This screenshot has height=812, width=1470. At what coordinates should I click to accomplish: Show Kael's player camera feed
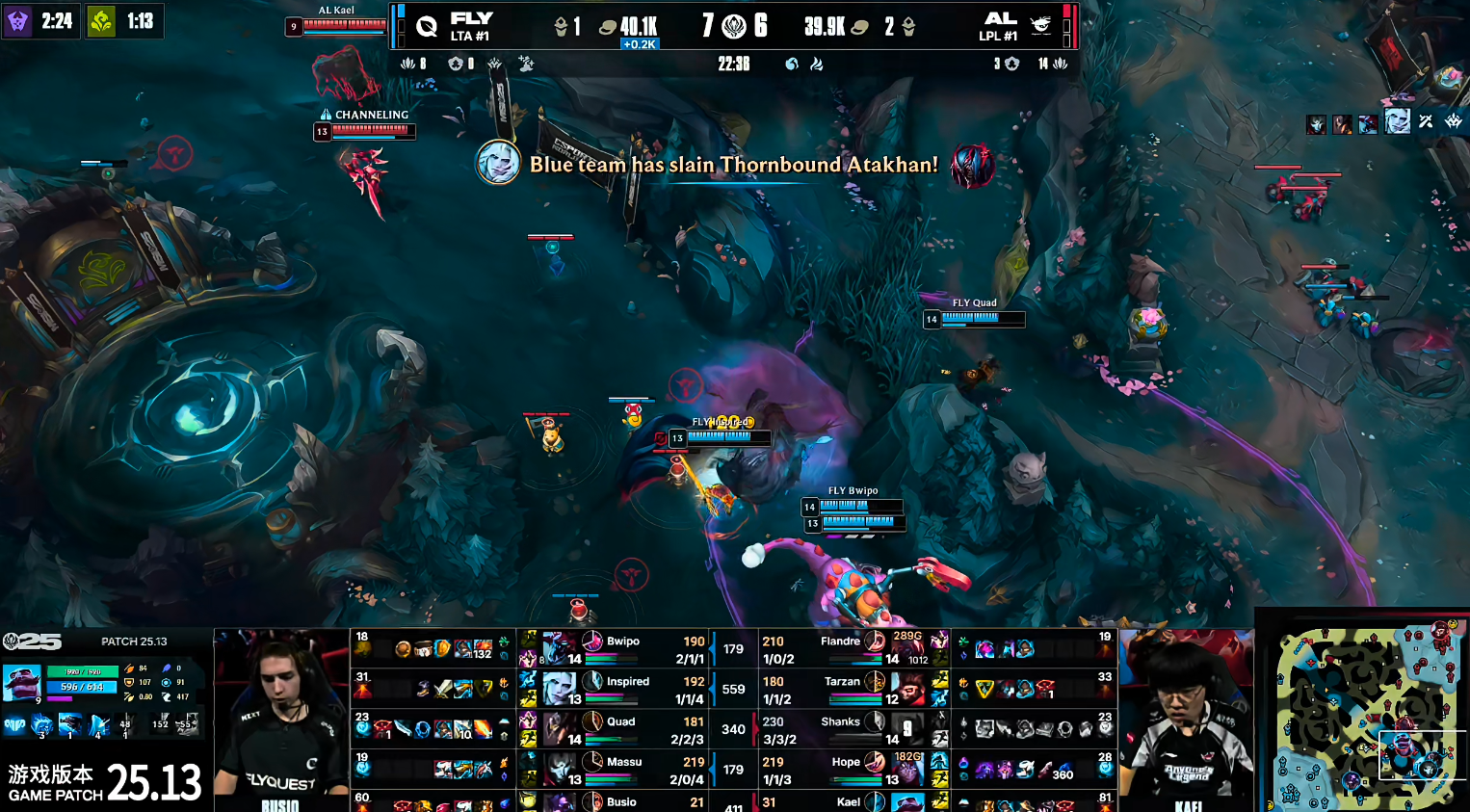tap(1187, 719)
